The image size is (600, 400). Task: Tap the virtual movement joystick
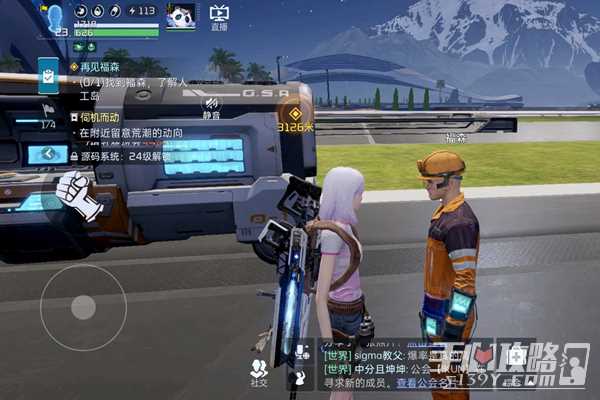(83, 307)
